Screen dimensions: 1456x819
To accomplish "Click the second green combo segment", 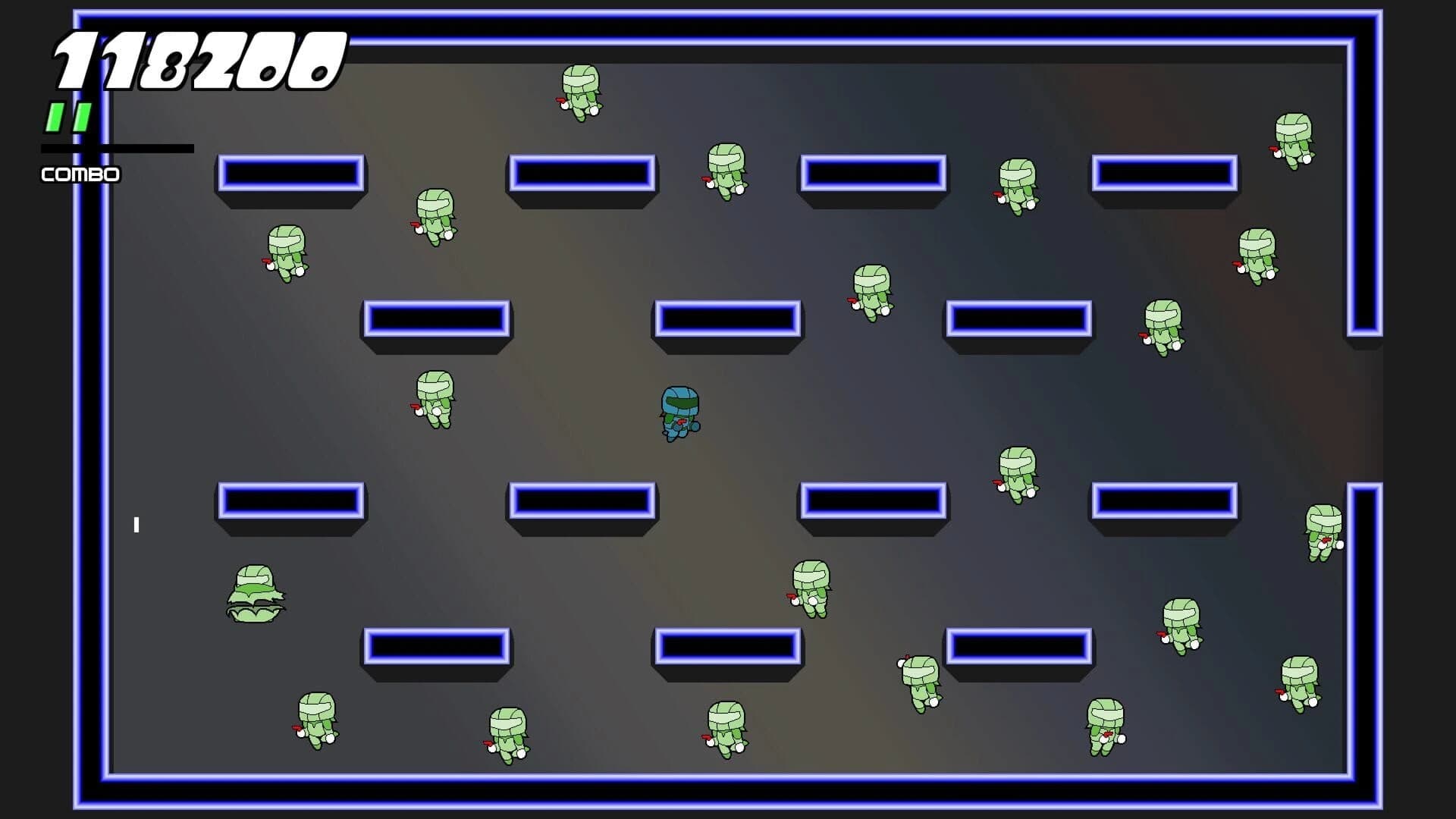I will 80,118.
